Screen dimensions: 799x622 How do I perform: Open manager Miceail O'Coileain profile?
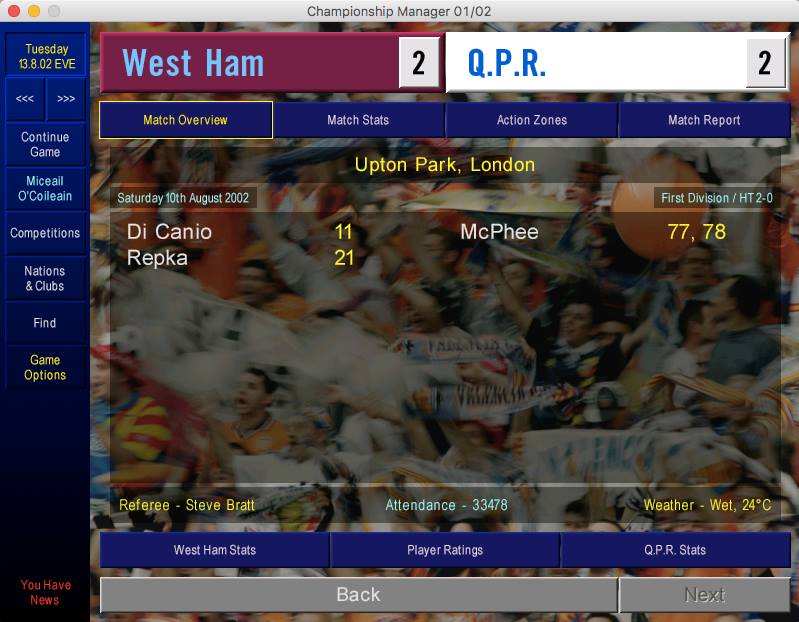pos(45,189)
